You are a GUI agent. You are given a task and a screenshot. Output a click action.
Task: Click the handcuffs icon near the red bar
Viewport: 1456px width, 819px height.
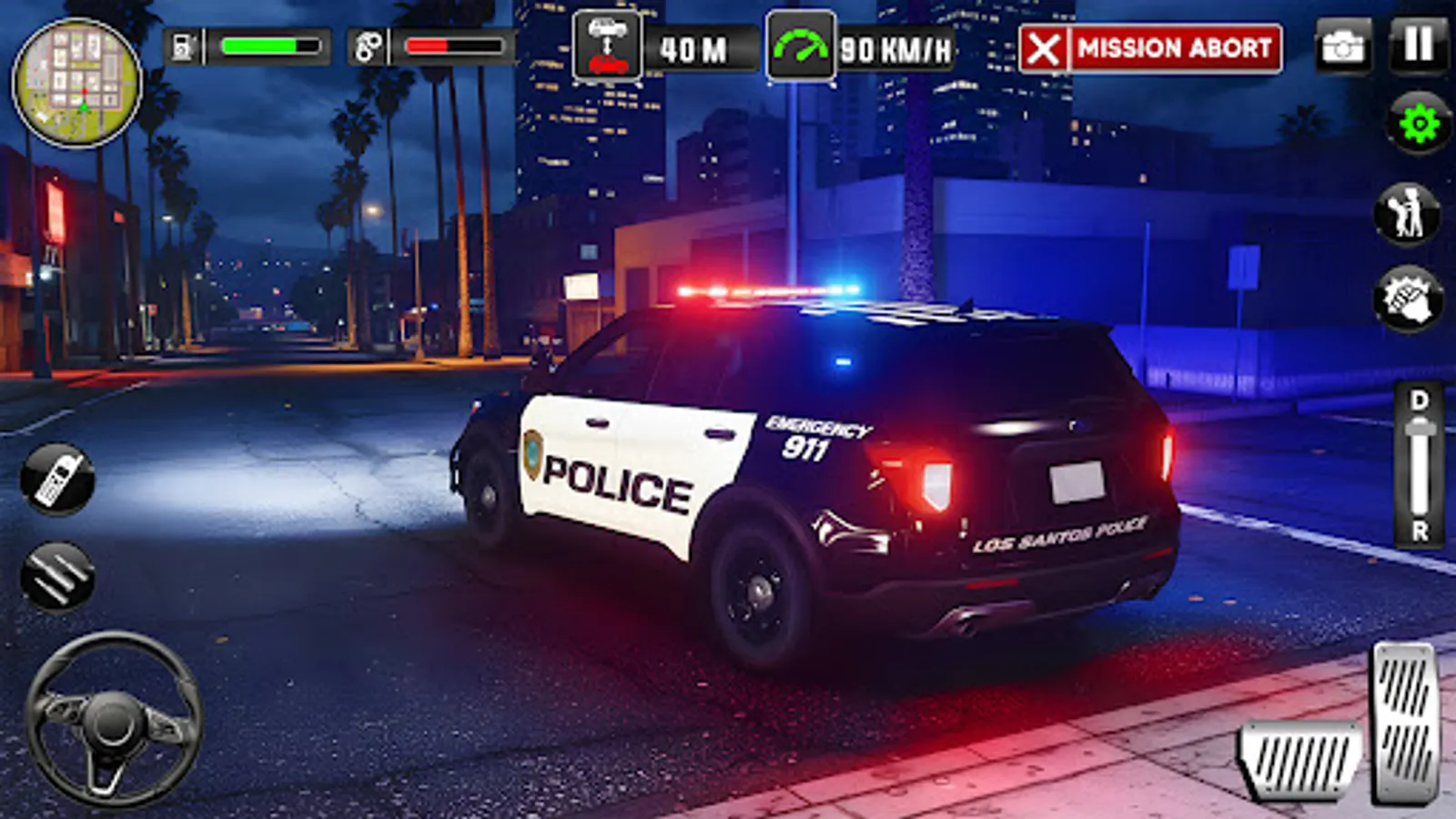click(x=368, y=47)
